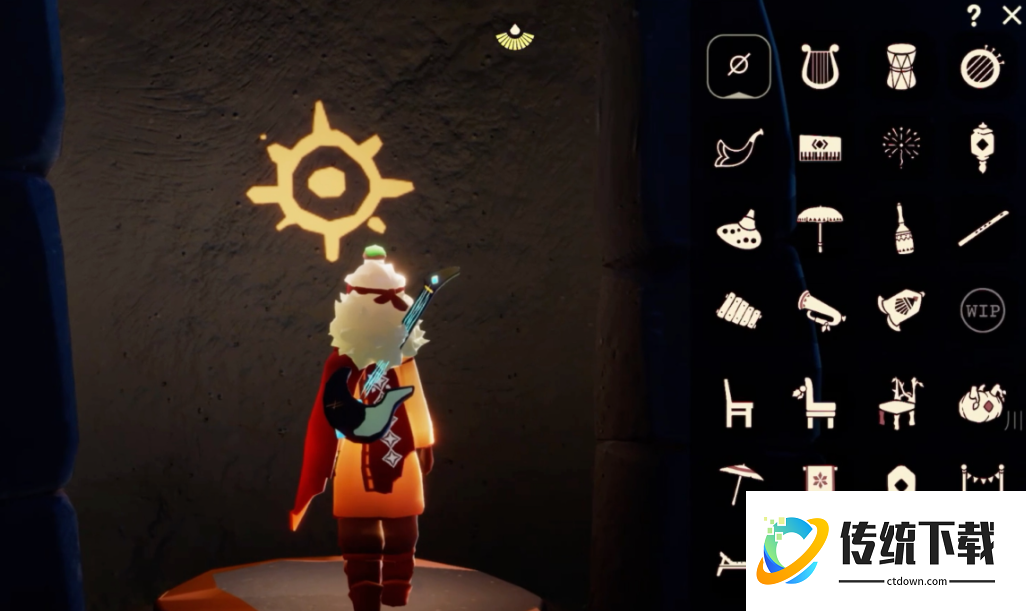Equip the open umbrella prop
The image size is (1026, 611).
(x=819, y=228)
